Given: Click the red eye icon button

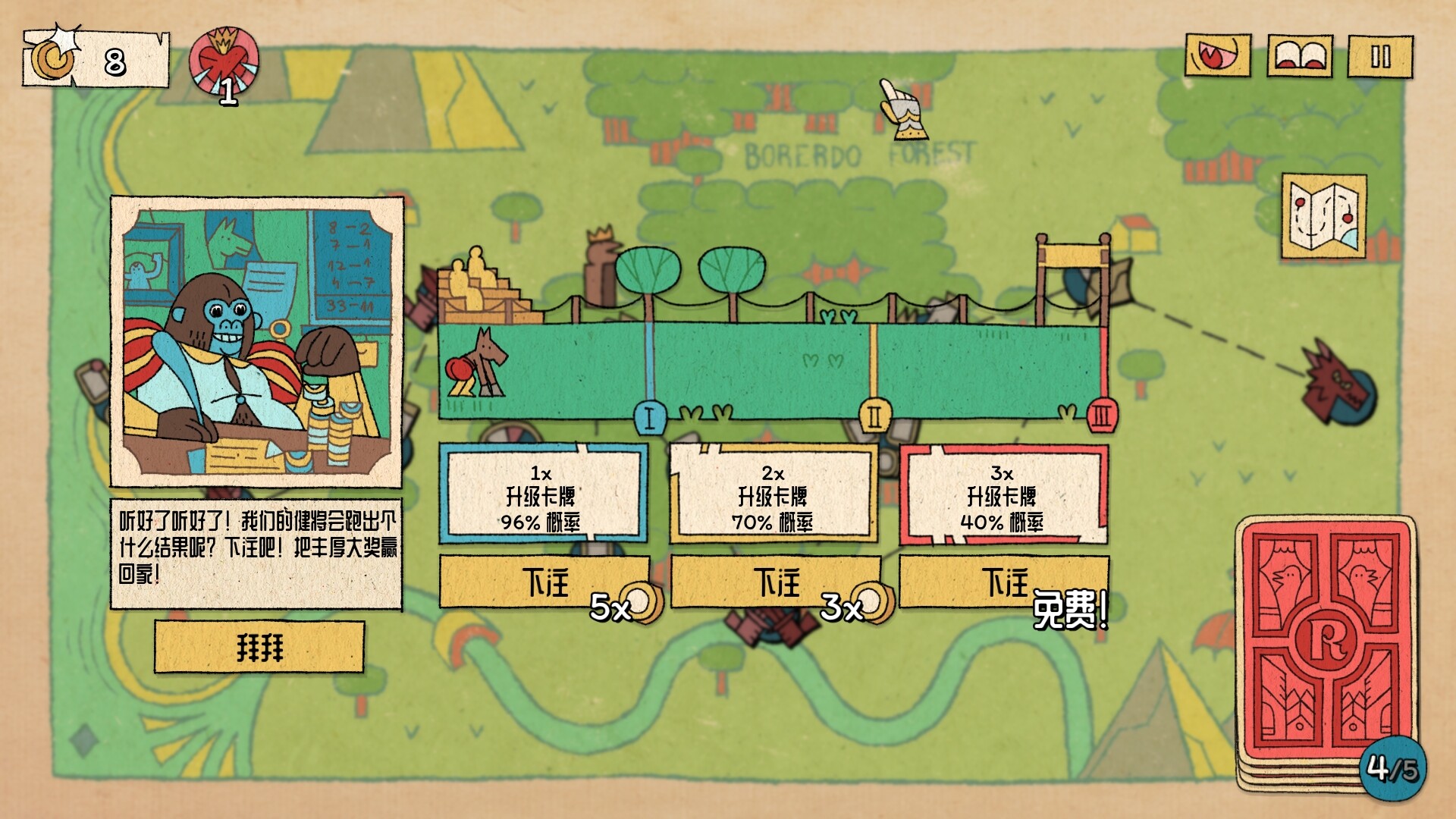Looking at the screenshot, I should 1218,56.
